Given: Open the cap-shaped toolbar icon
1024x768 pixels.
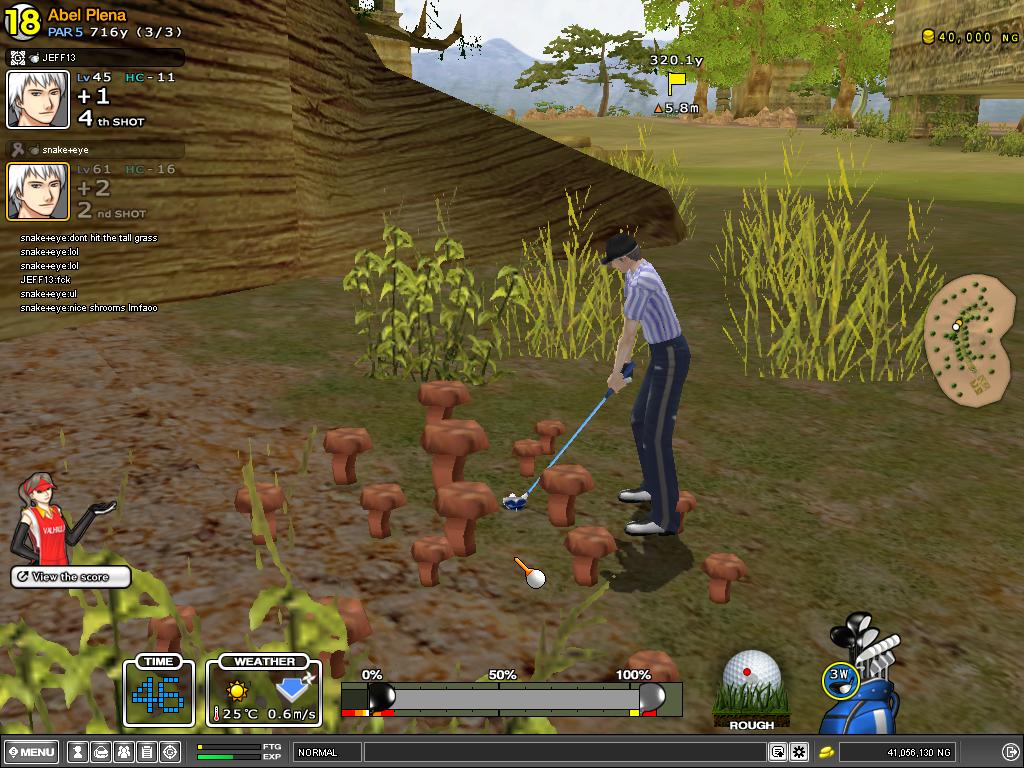Looking at the screenshot, I should click(x=101, y=752).
